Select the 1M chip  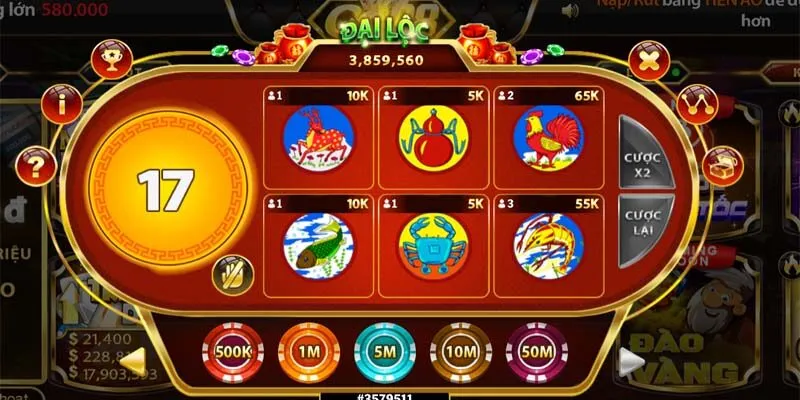[x=308, y=352]
